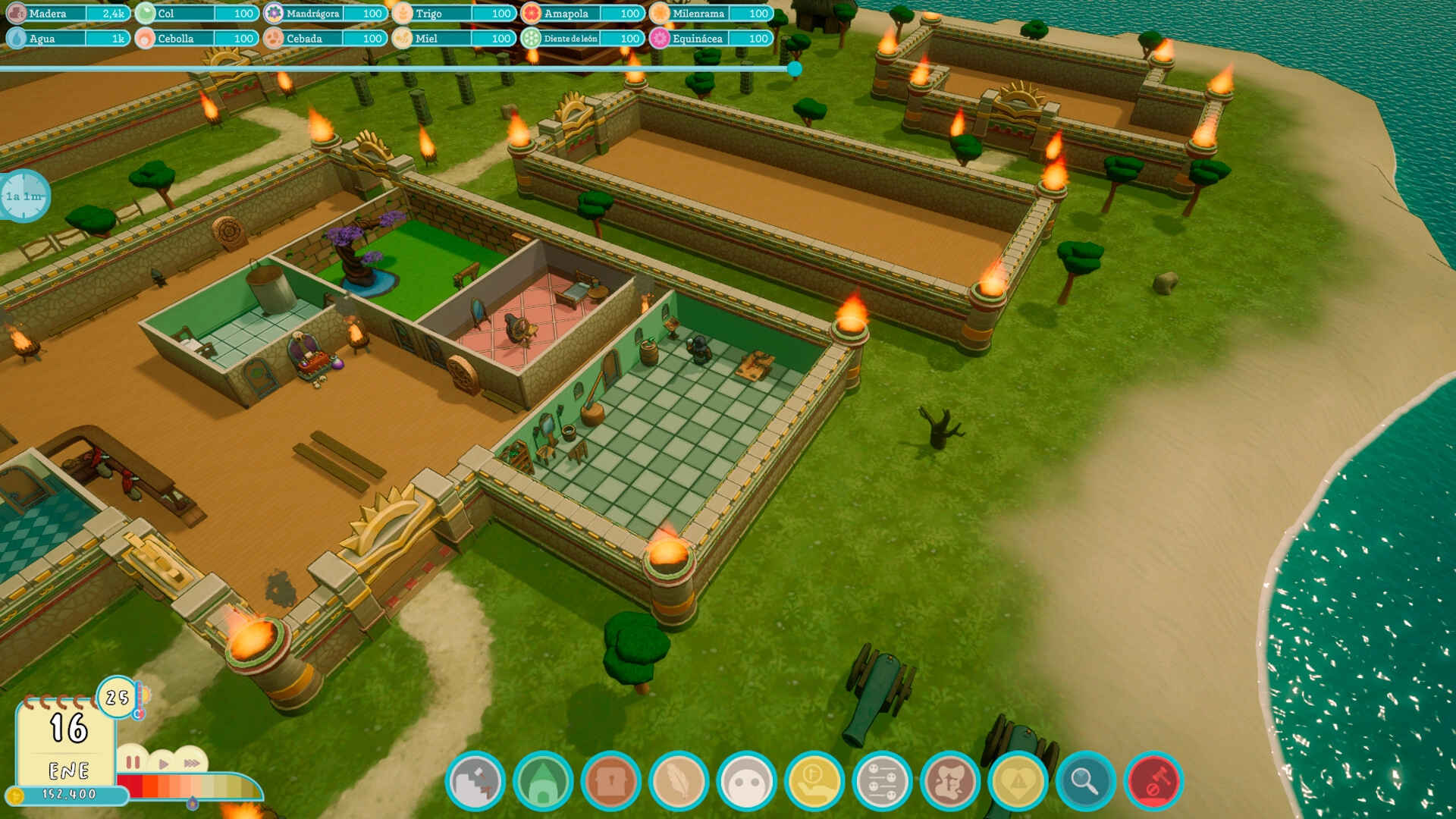The height and width of the screenshot is (819, 1456).
Task: Open the heart warning alerts button
Action: (x=1018, y=781)
